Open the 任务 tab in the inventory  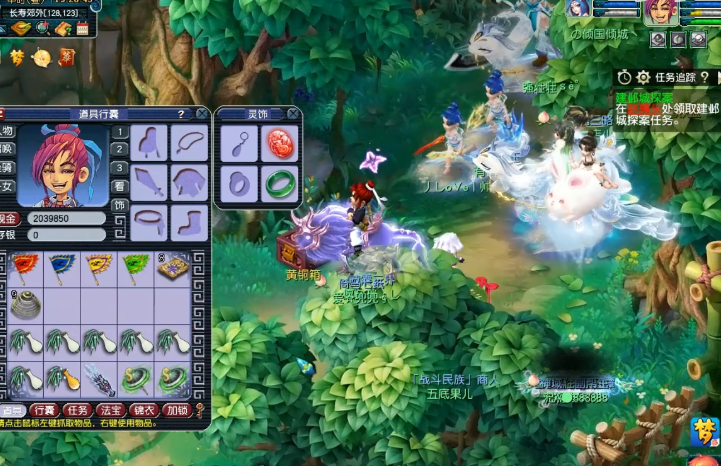[x=77, y=410]
